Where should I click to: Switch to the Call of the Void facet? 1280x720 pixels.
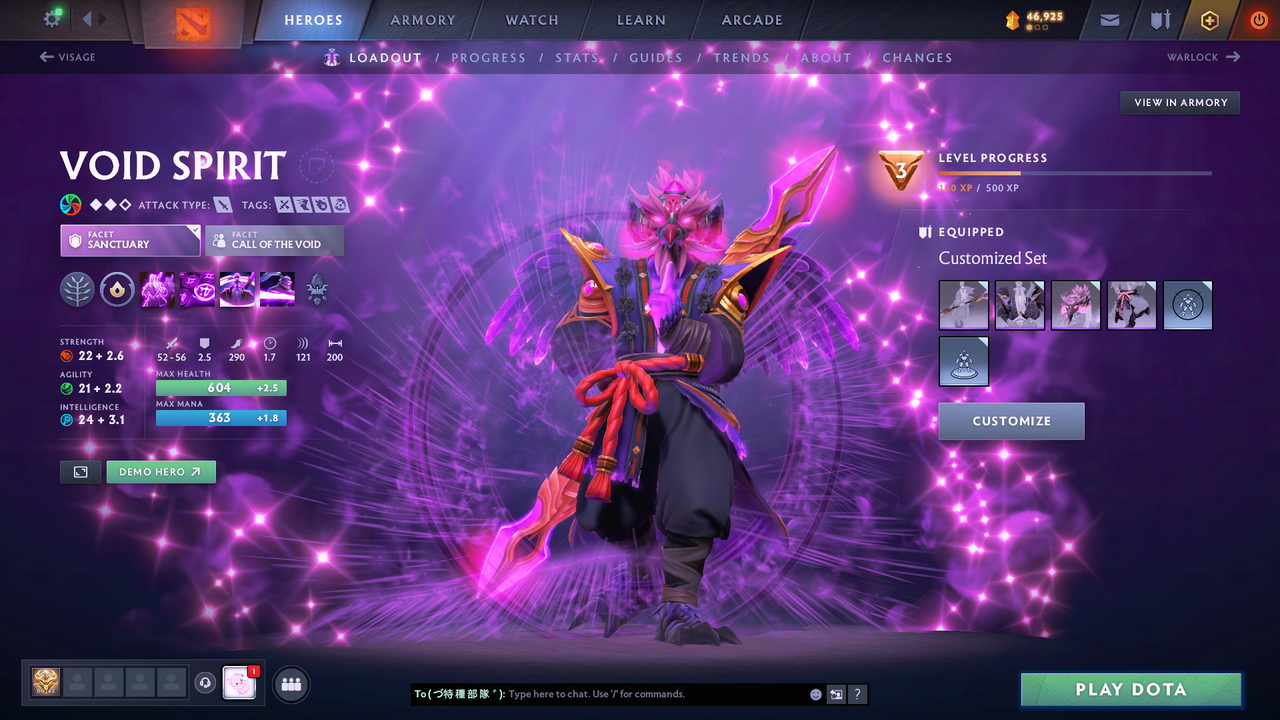pos(274,240)
